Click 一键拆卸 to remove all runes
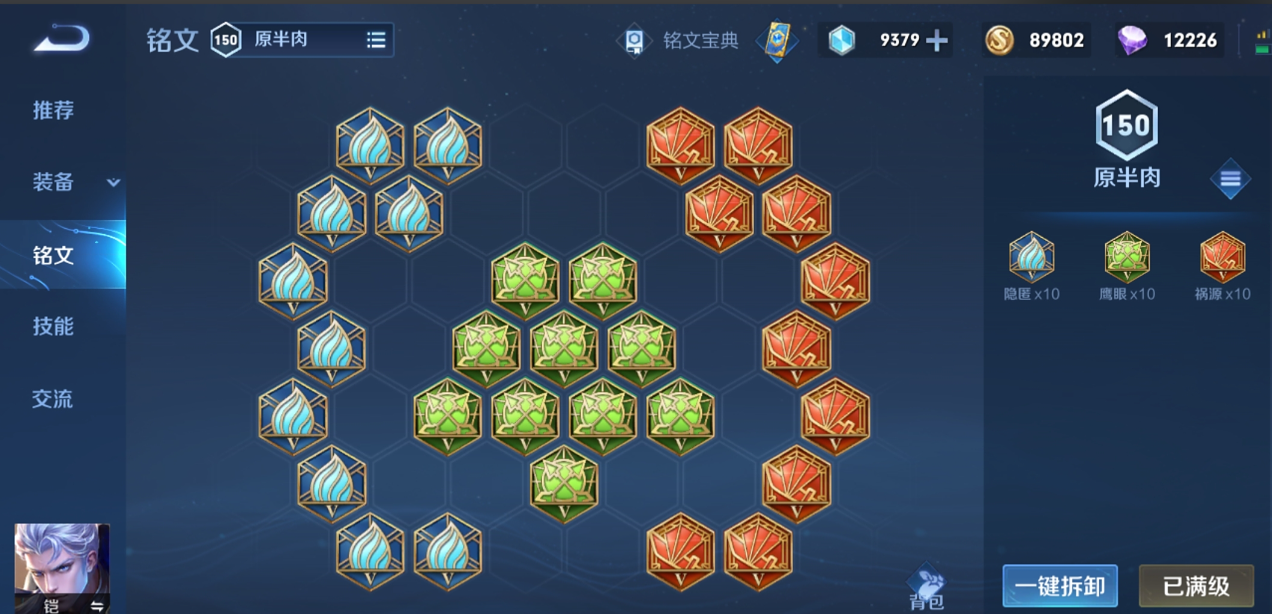The height and width of the screenshot is (614, 1272). [x=1060, y=586]
